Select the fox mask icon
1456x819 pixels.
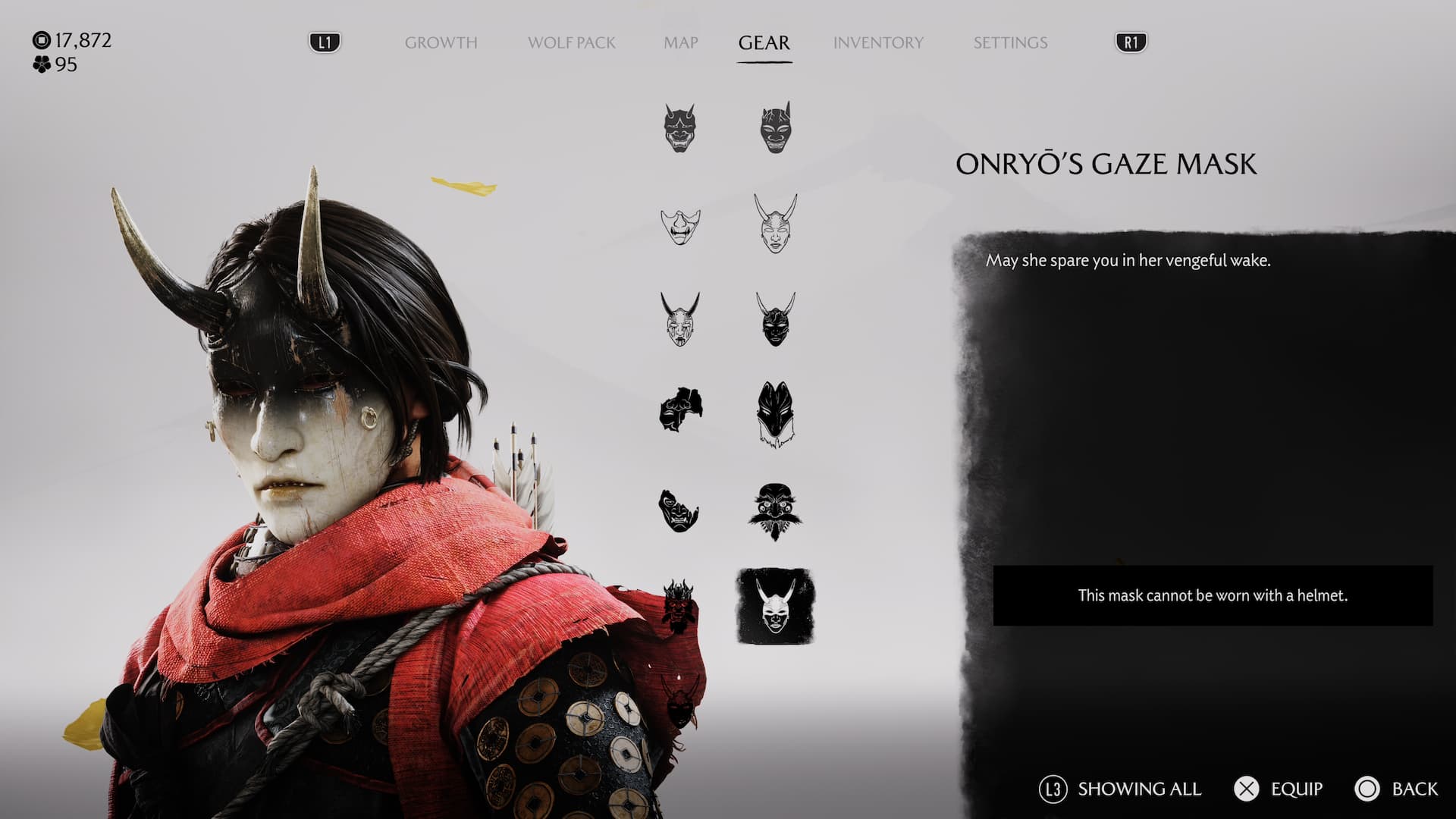point(774,414)
